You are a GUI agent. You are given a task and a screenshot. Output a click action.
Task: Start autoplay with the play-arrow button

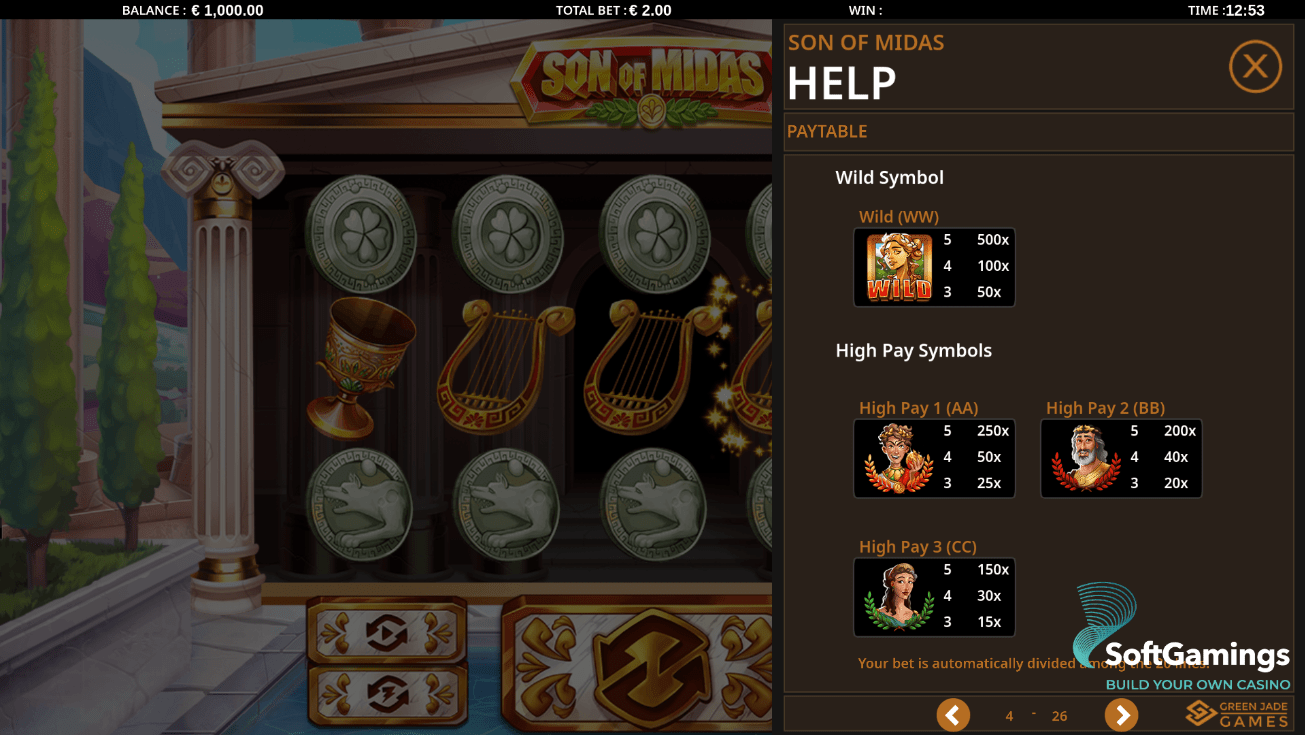click(x=386, y=632)
